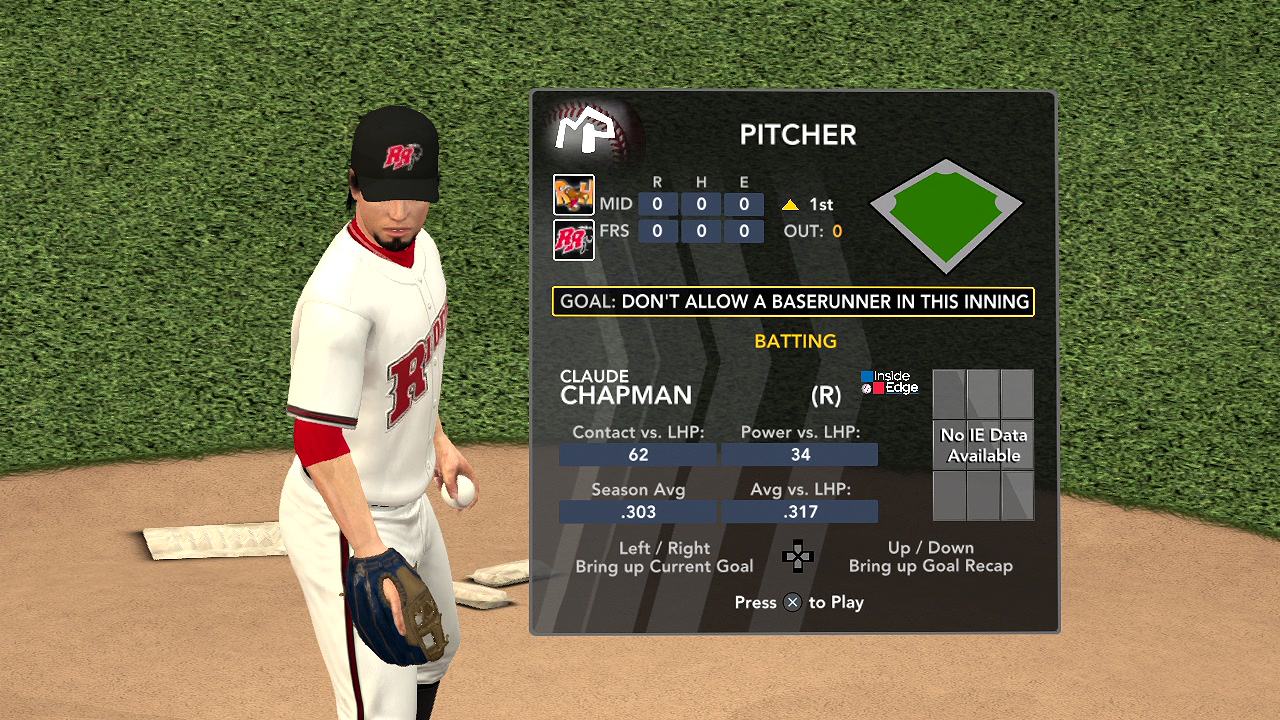
Task: Open the Inside Edge logo
Action: point(889,382)
